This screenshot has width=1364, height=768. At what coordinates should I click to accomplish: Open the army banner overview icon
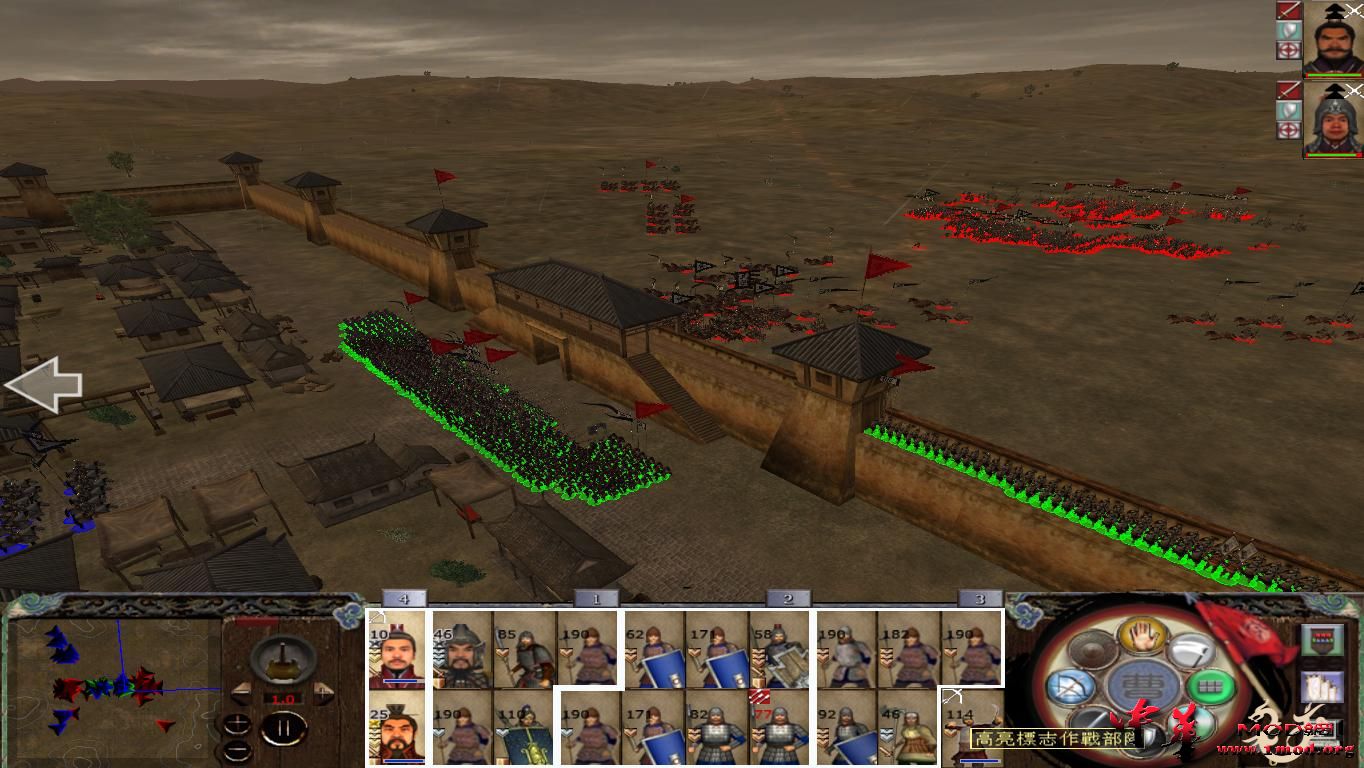1321,640
